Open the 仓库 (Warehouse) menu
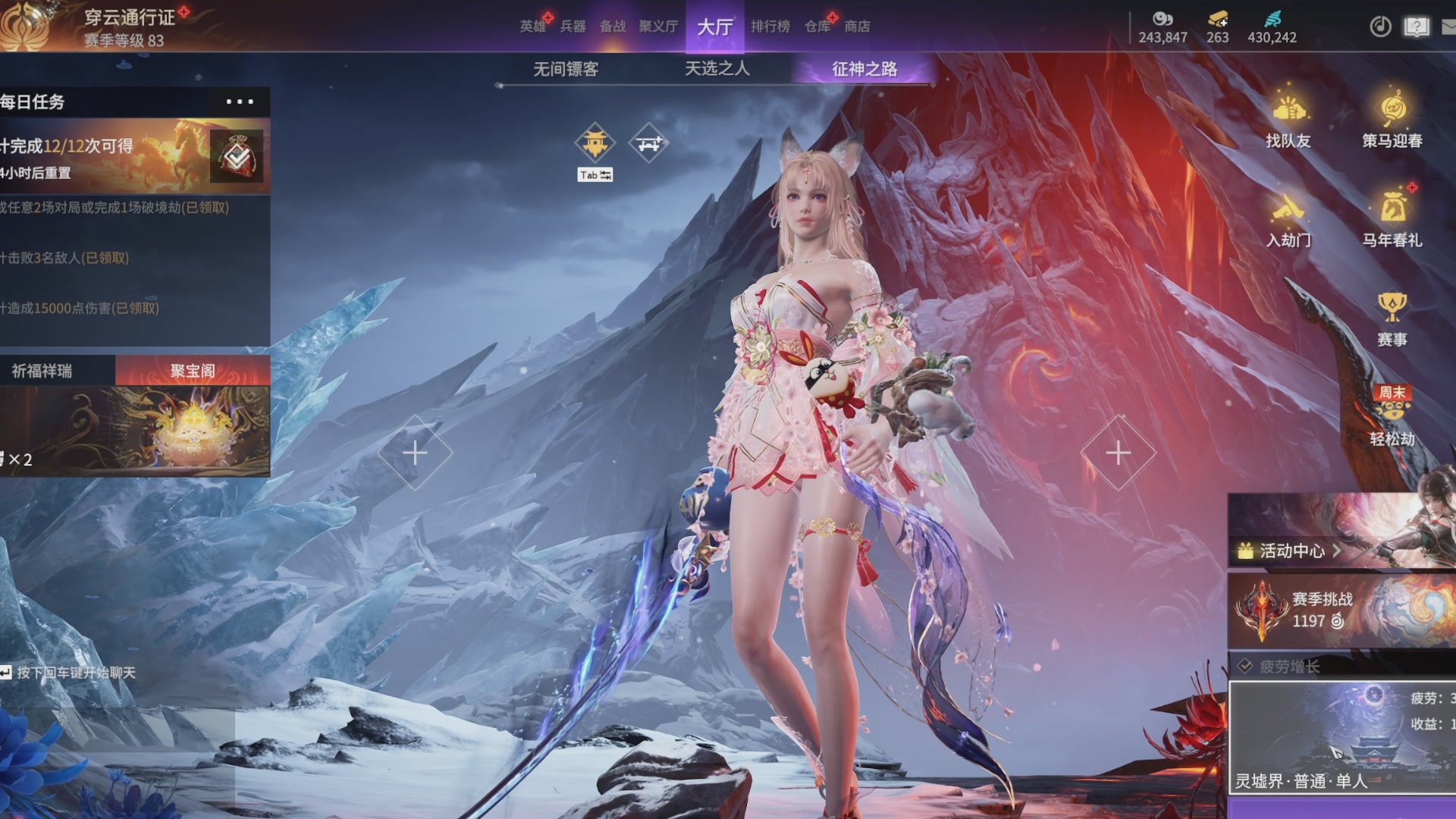This screenshot has width=1456, height=819. (x=817, y=27)
